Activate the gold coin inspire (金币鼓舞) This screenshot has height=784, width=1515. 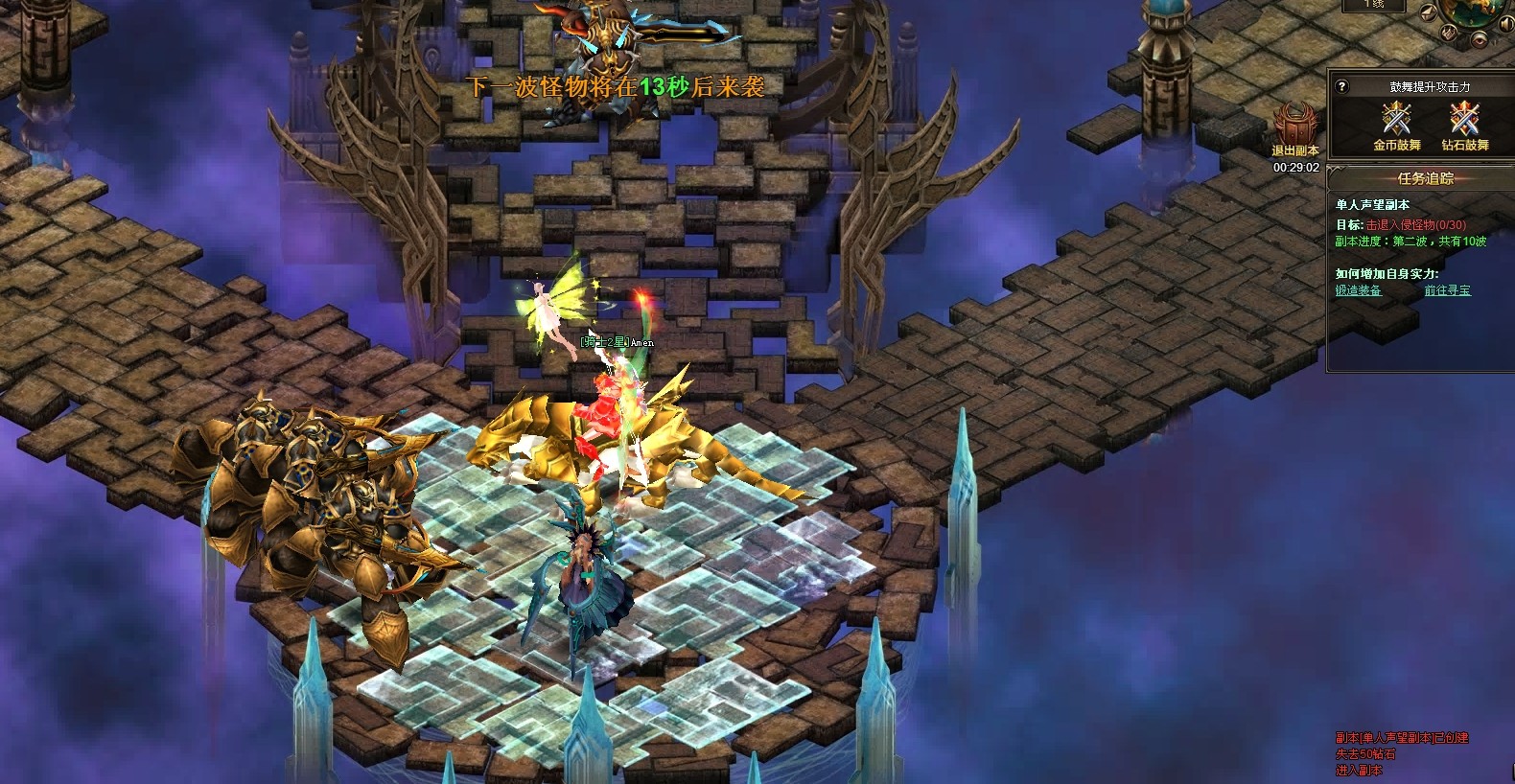tap(1396, 125)
